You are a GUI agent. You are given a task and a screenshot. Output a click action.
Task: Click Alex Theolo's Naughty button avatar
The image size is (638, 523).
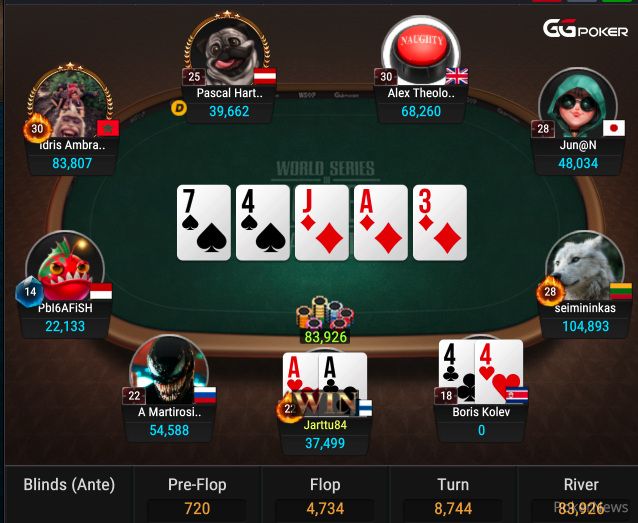[x=421, y=52]
